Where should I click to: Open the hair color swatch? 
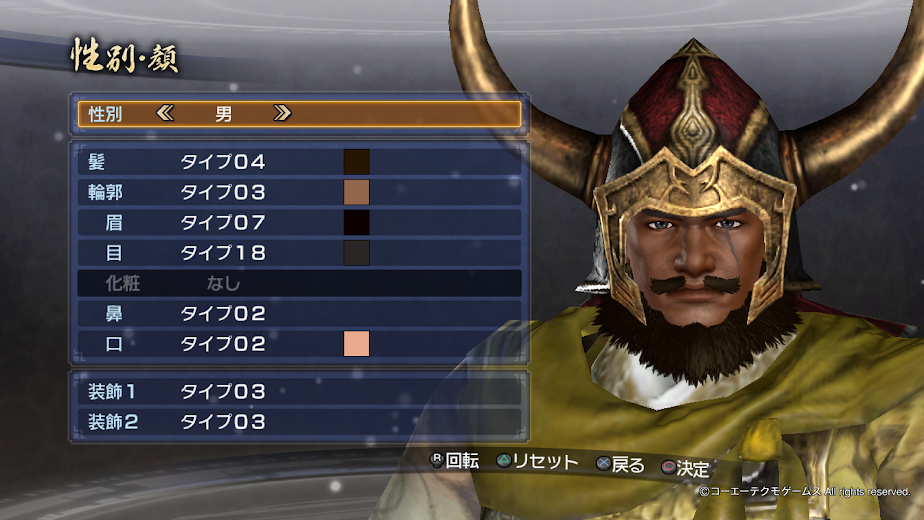coord(357,161)
